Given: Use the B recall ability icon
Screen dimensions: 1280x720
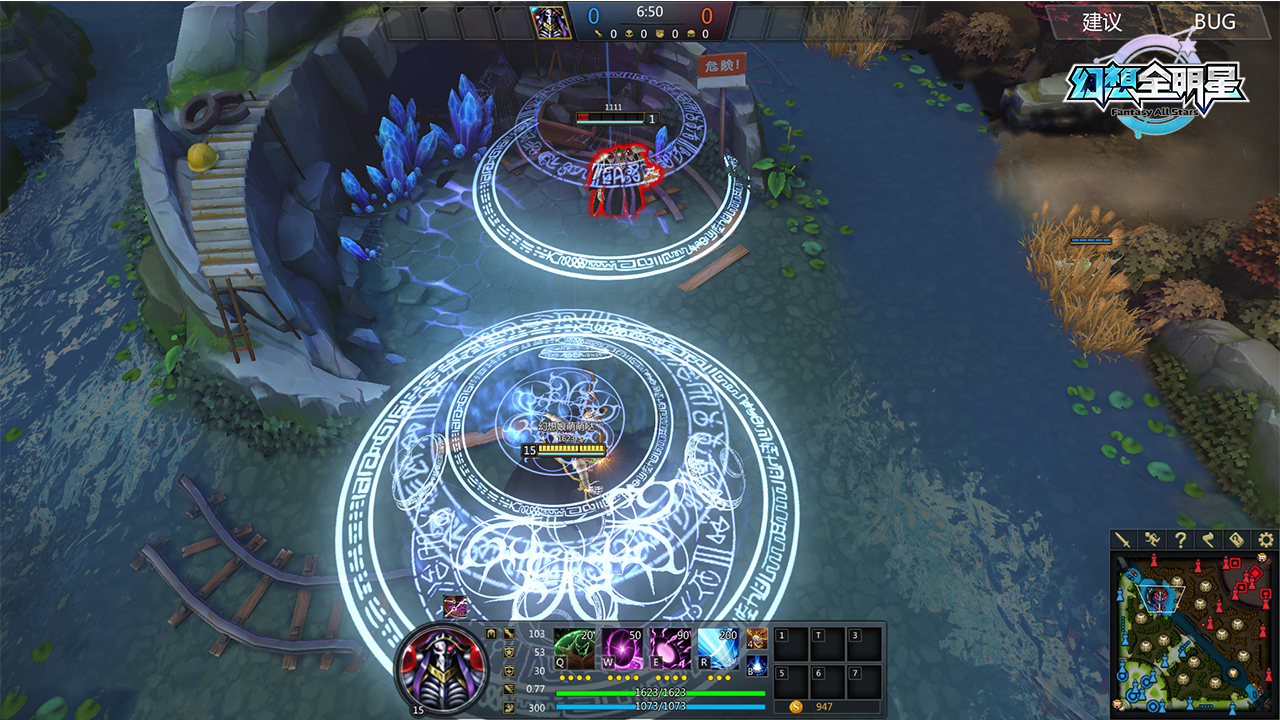Looking at the screenshot, I should pos(757,665).
